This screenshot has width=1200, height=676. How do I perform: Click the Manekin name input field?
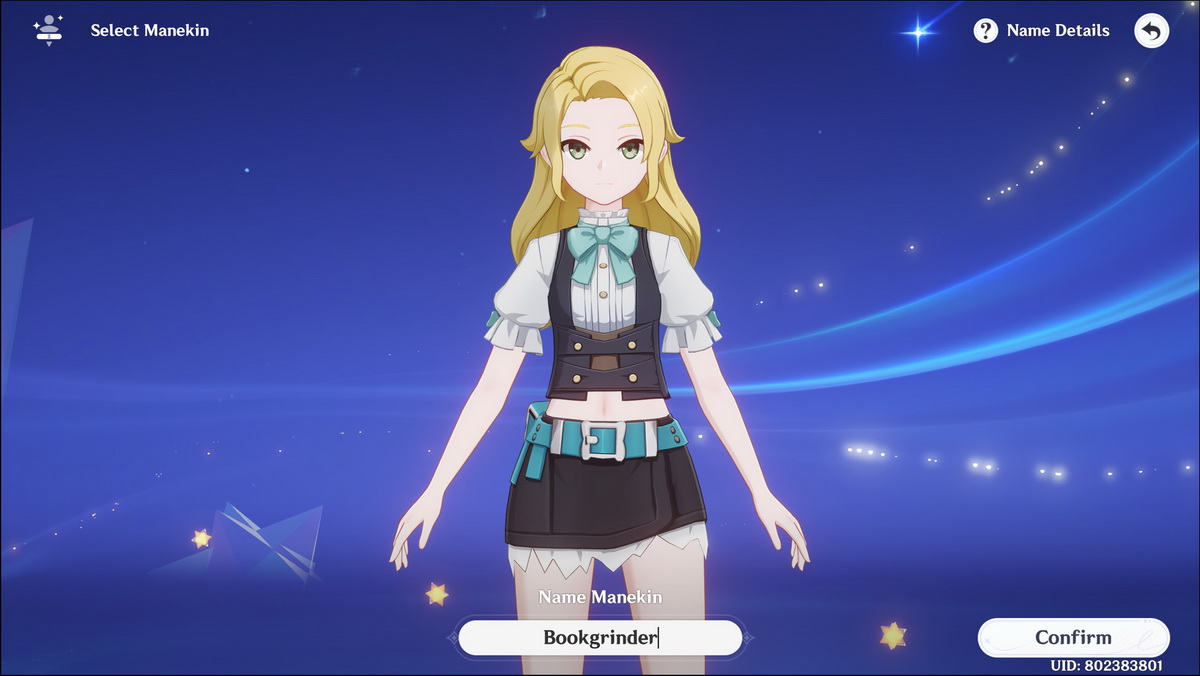600,637
